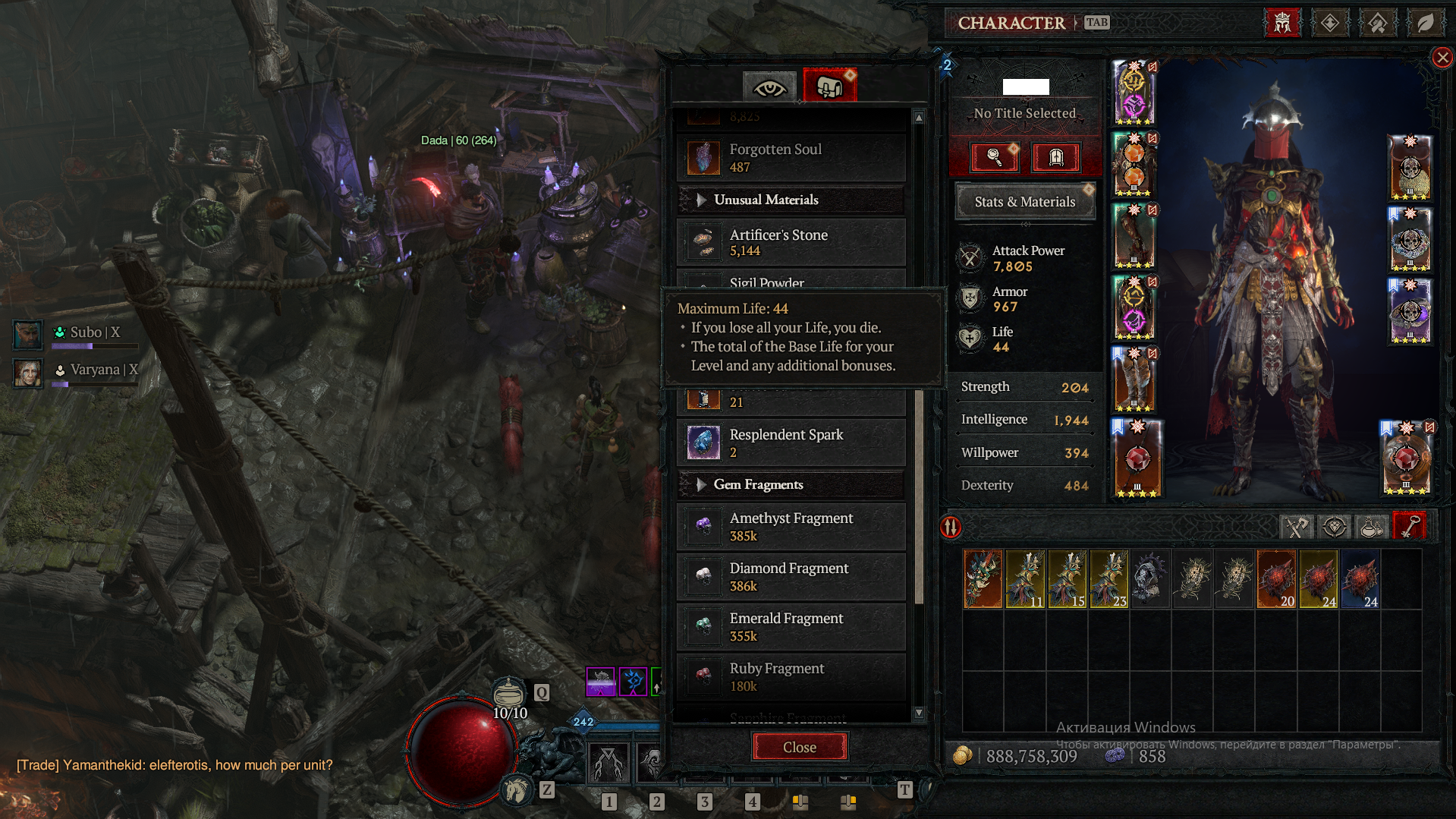
Task: Open the magnifying glass inspect button
Action: pyautogui.click(x=994, y=157)
